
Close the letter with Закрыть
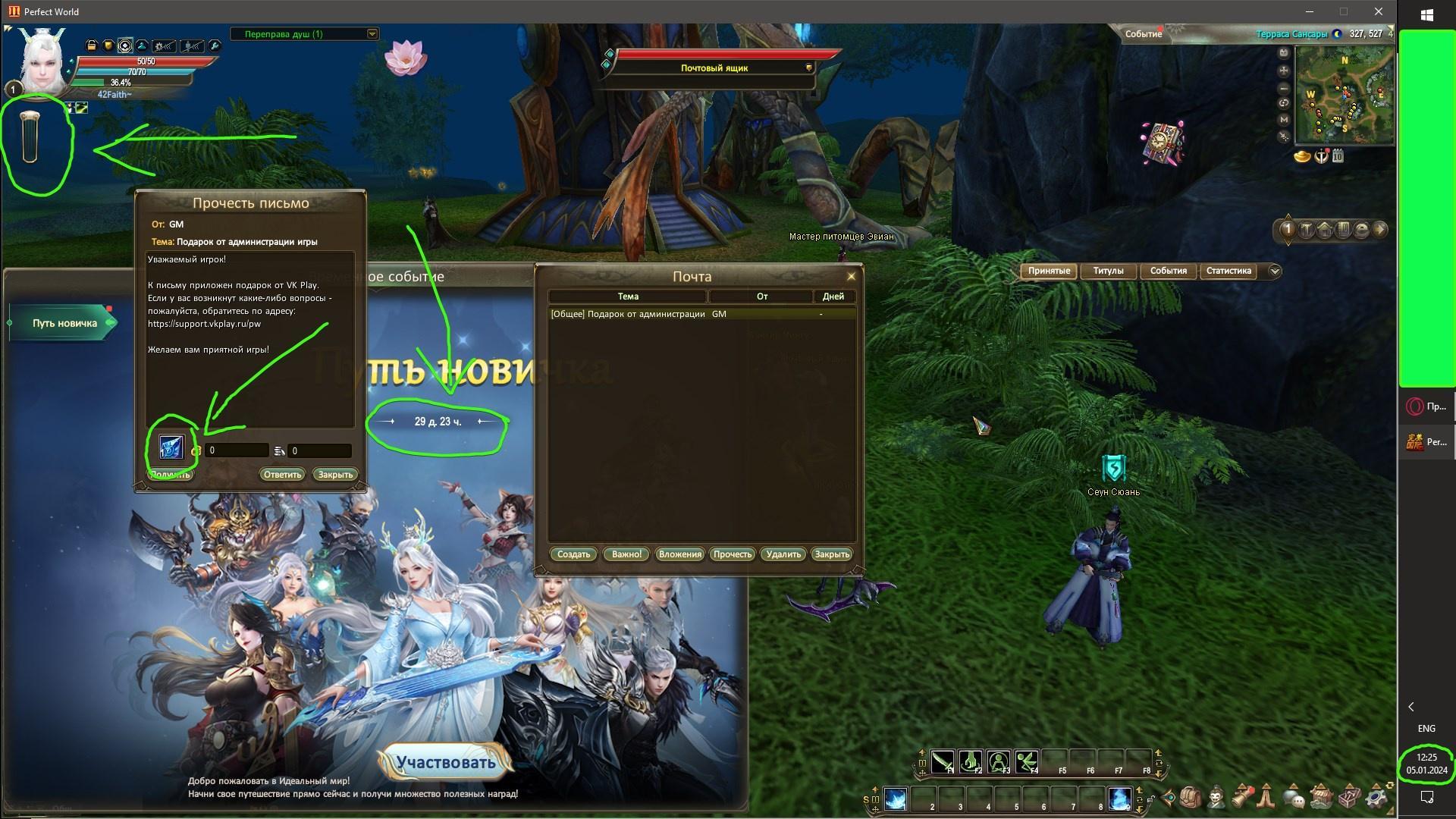click(335, 475)
